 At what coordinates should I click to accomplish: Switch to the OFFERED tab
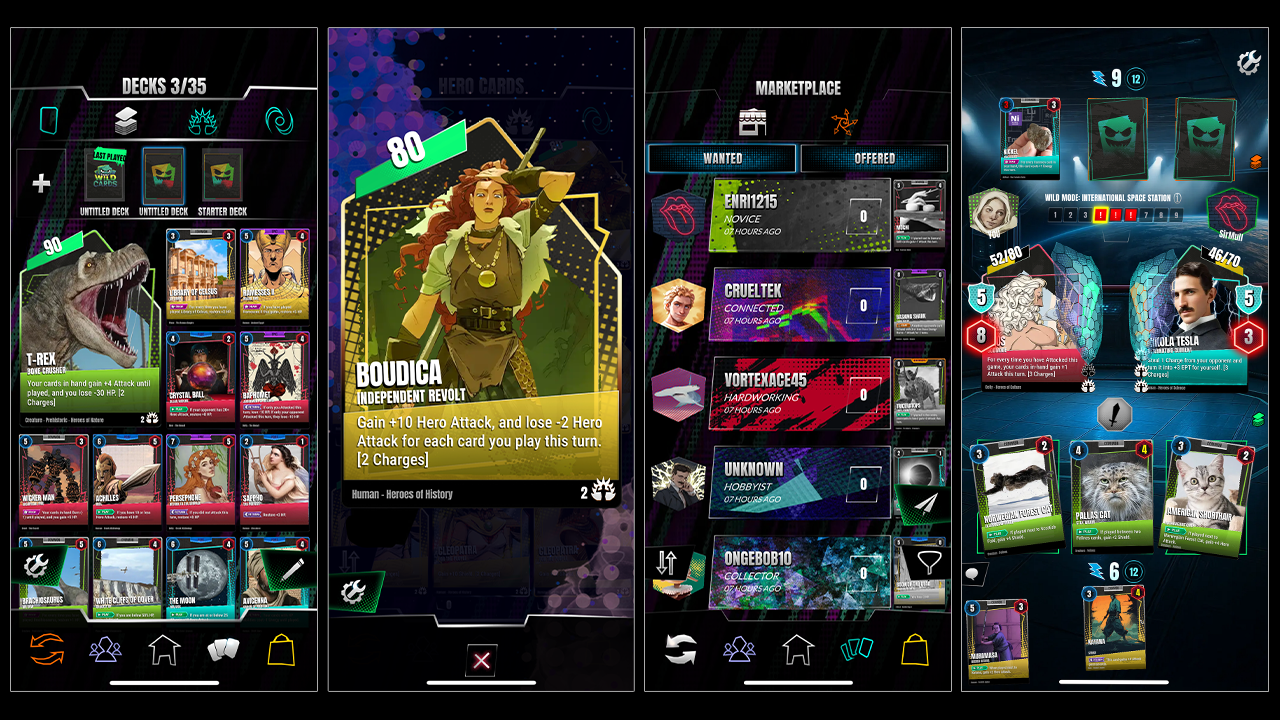click(873, 158)
